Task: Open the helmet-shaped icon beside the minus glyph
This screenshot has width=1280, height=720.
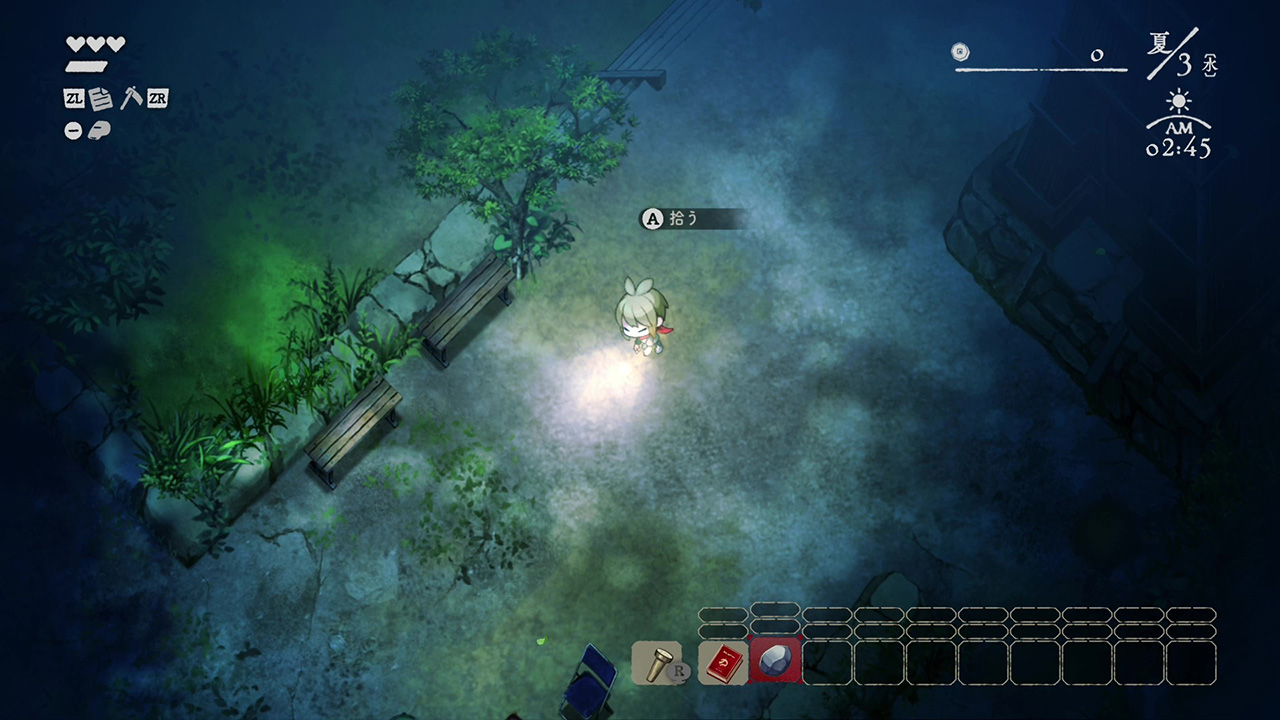Action: 99,130
